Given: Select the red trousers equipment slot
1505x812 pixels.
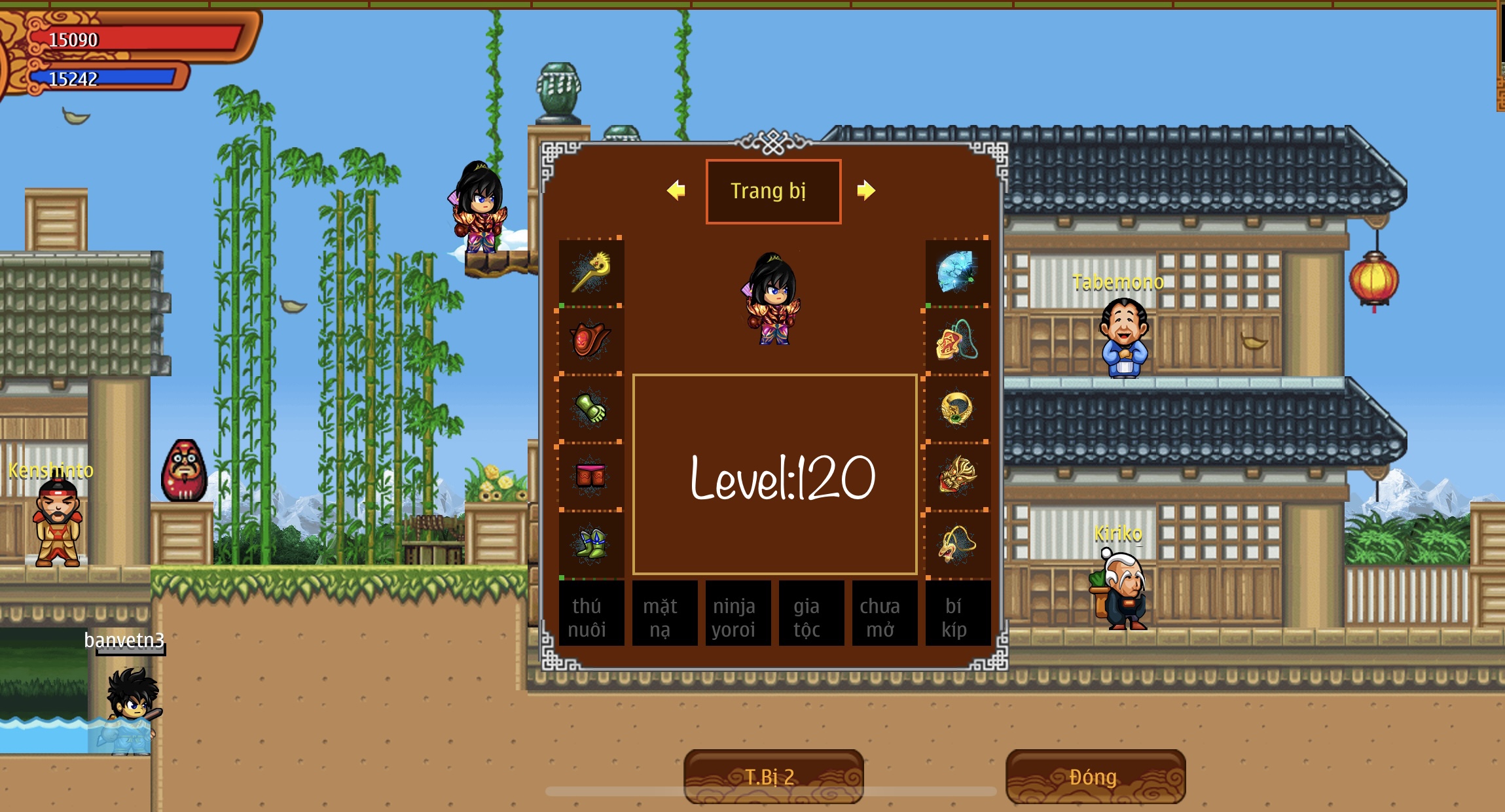Looking at the screenshot, I should pyautogui.click(x=591, y=476).
